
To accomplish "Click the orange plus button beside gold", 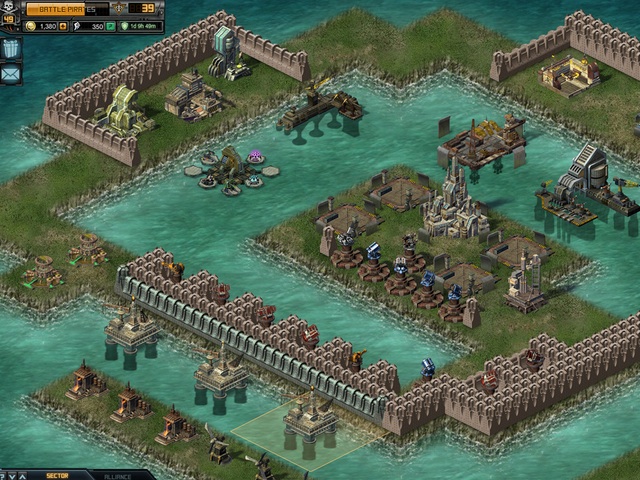I will (x=62, y=25).
